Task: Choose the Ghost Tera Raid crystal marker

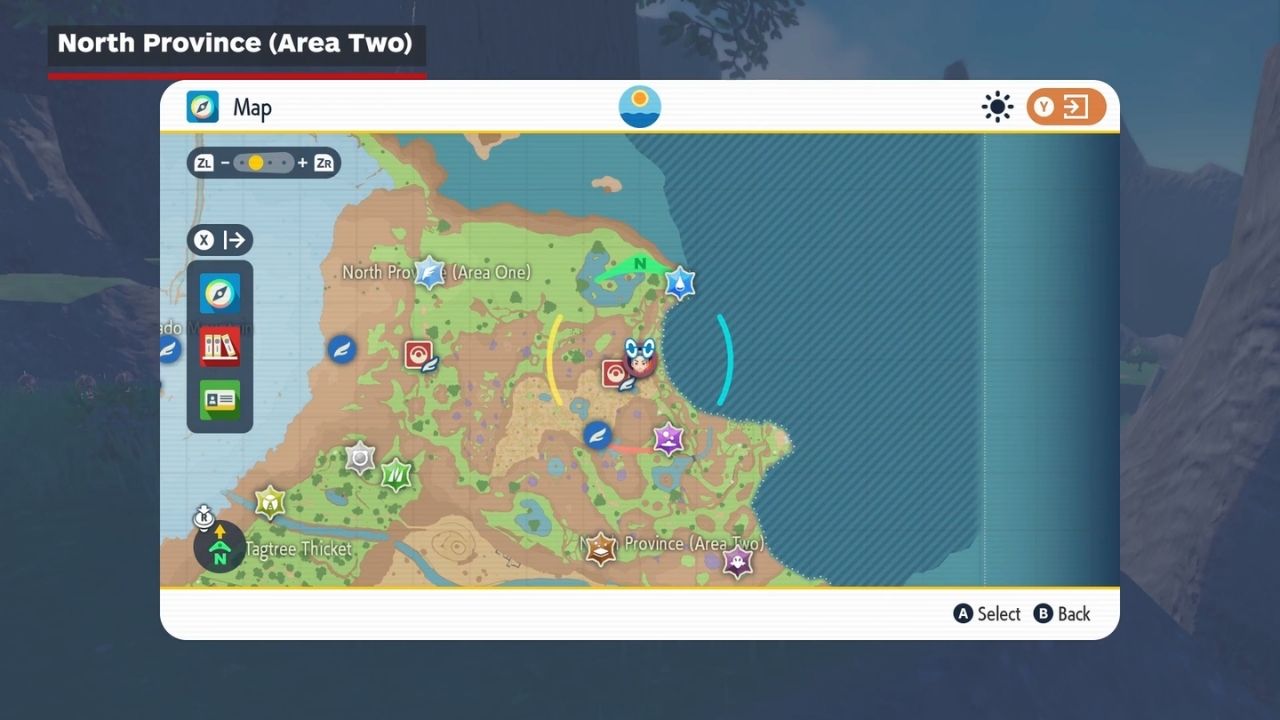Action: 737,563
